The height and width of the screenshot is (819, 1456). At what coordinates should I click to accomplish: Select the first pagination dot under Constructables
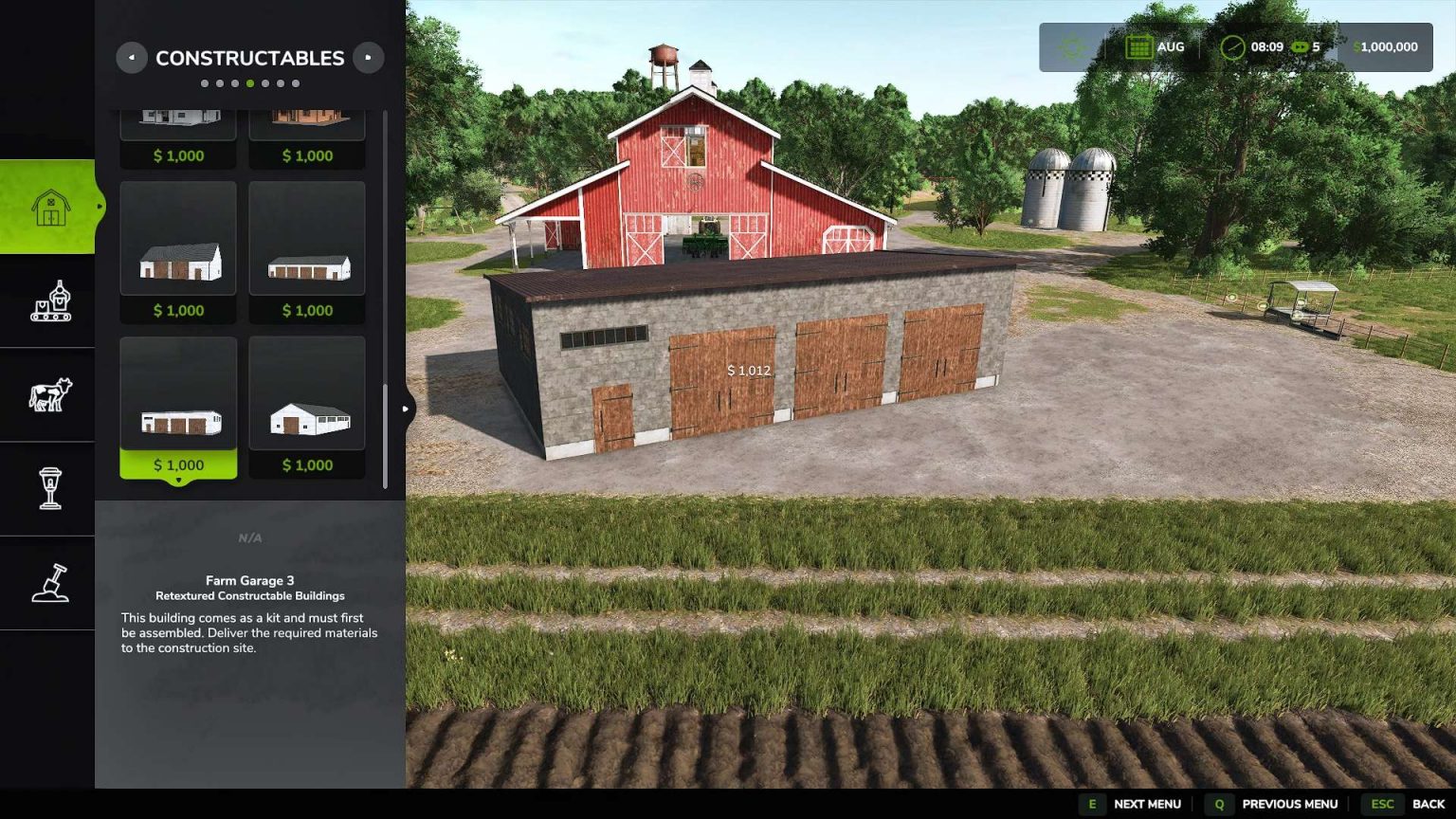coord(204,83)
